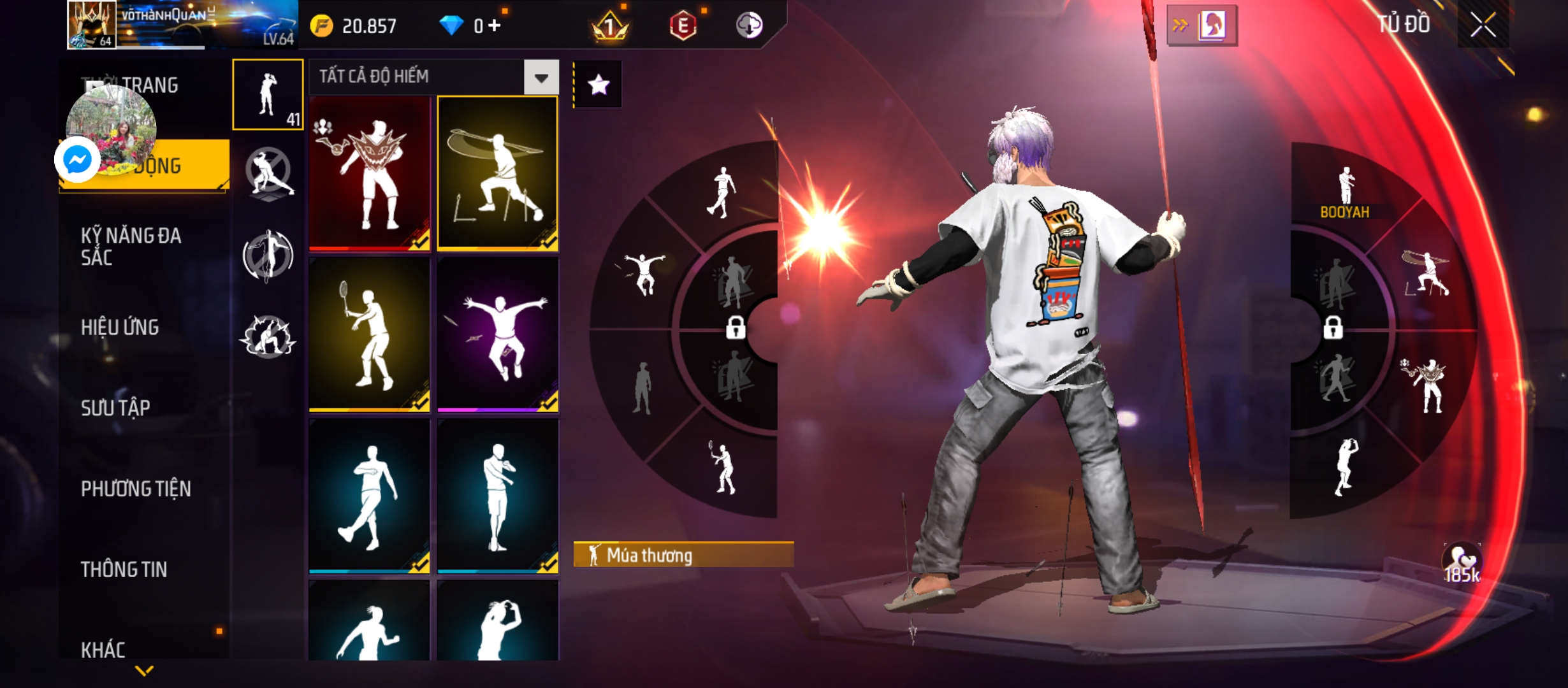
Task: Open the player profile avatar
Action: pos(92,25)
